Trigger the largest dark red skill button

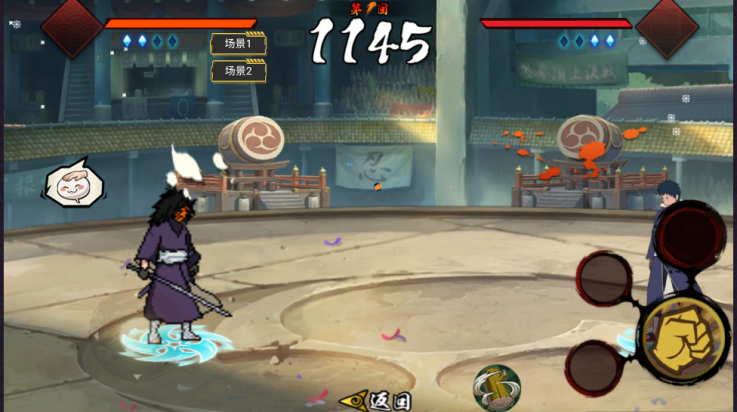click(690, 238)
